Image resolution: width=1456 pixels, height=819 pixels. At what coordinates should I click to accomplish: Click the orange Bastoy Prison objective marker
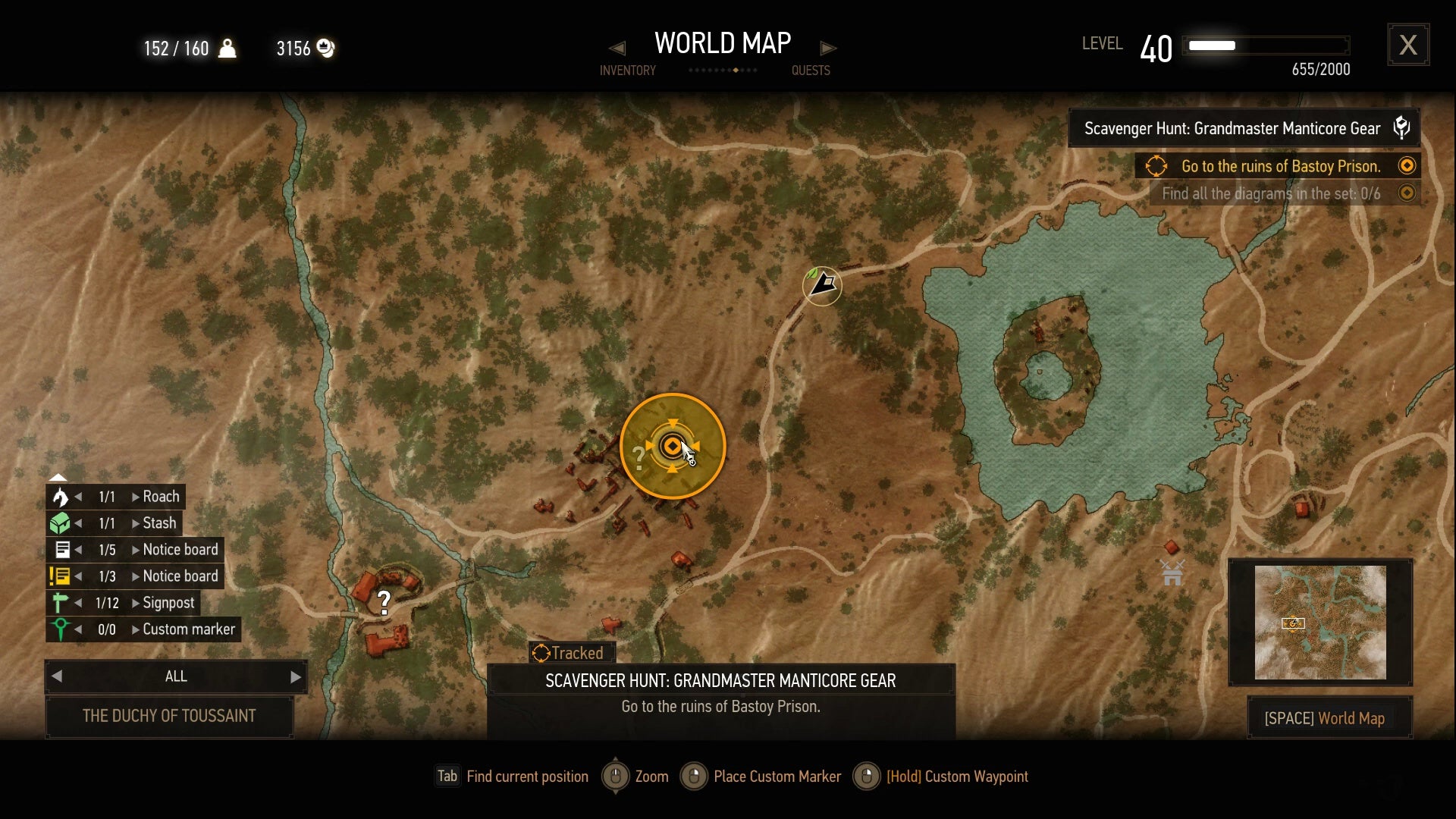pos(672,446)
